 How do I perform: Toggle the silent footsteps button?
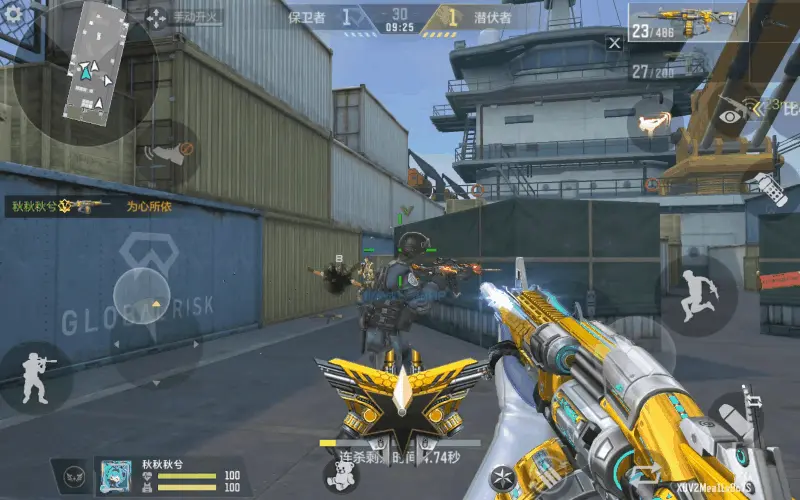coord(167,153)
